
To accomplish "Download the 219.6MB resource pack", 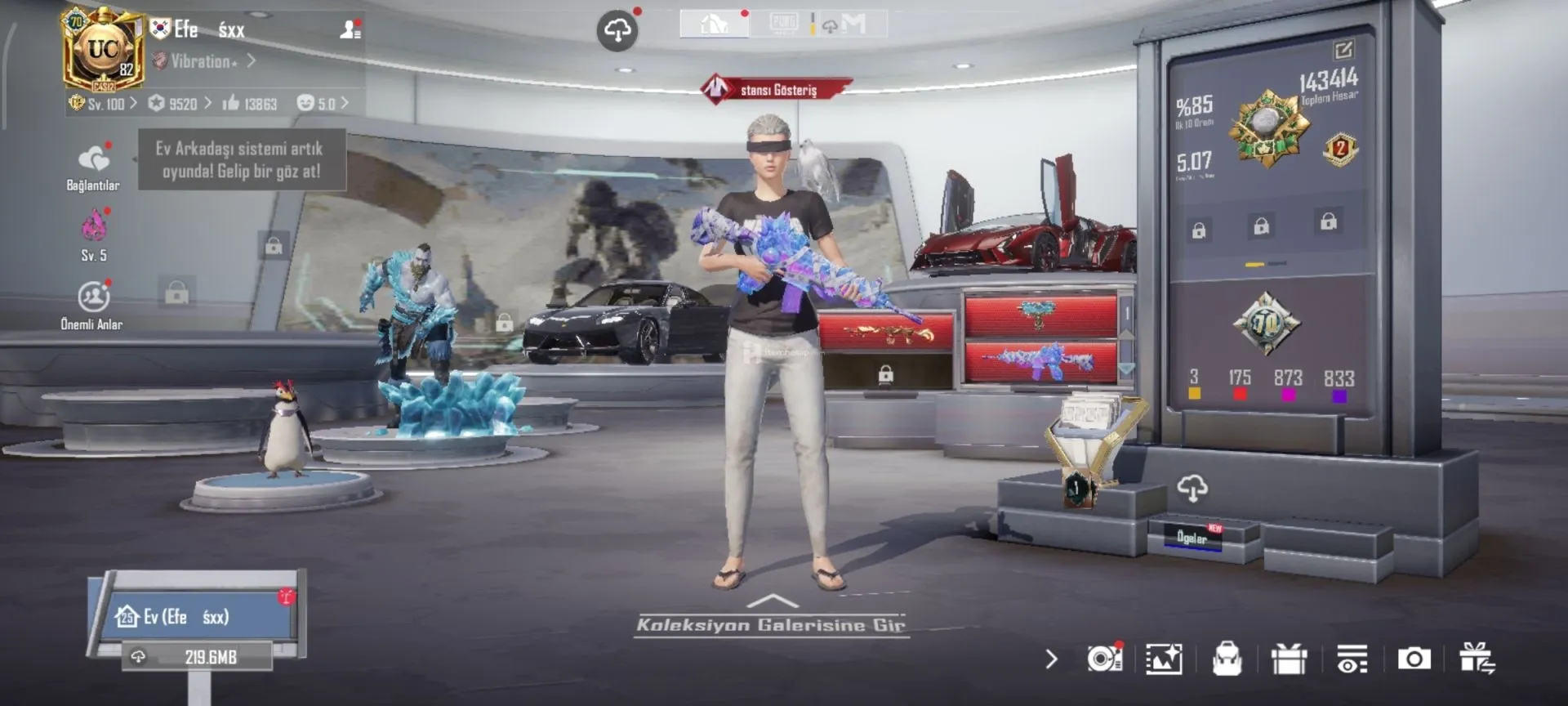I will (198, 657).
